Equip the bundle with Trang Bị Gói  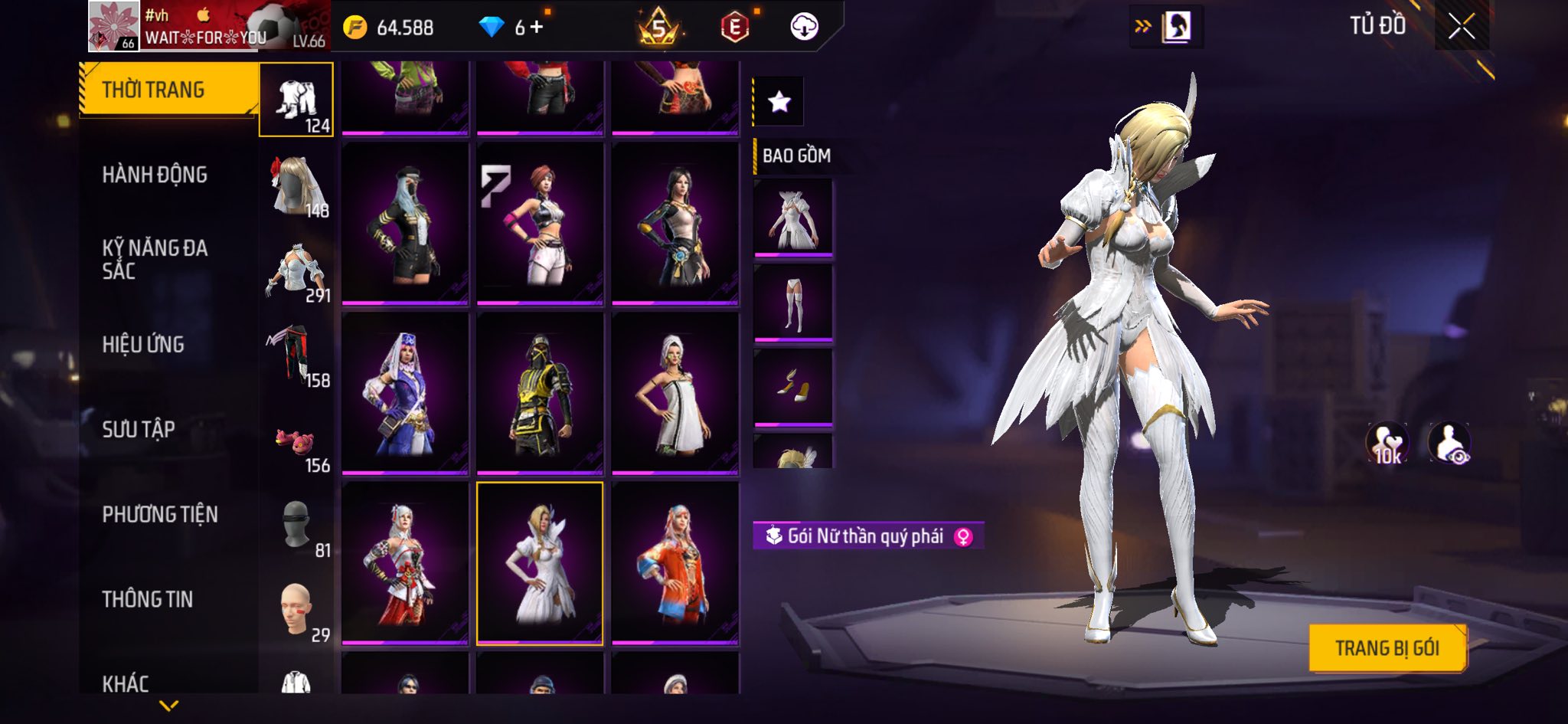(x=1387, y=648)
